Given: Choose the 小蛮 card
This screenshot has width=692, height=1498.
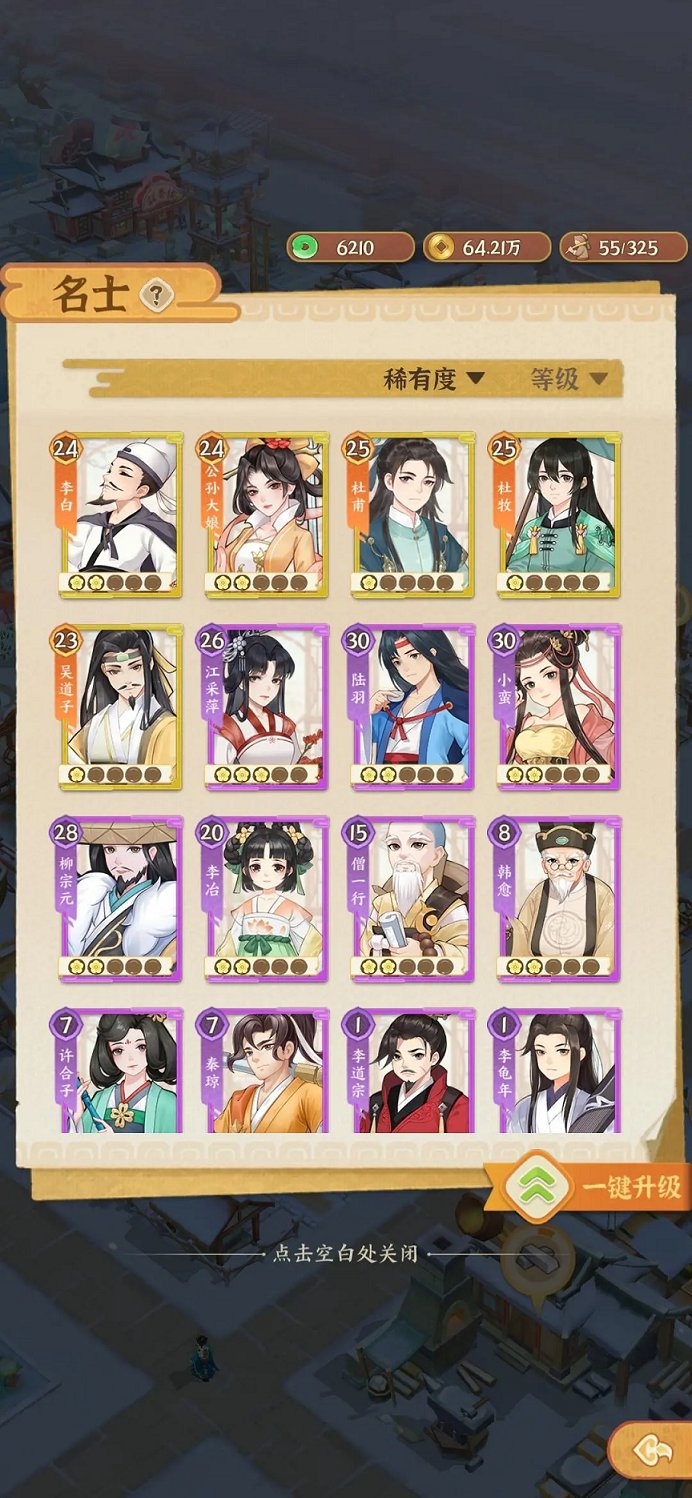Looking at the screenshot, I should [x=556, y=707].
